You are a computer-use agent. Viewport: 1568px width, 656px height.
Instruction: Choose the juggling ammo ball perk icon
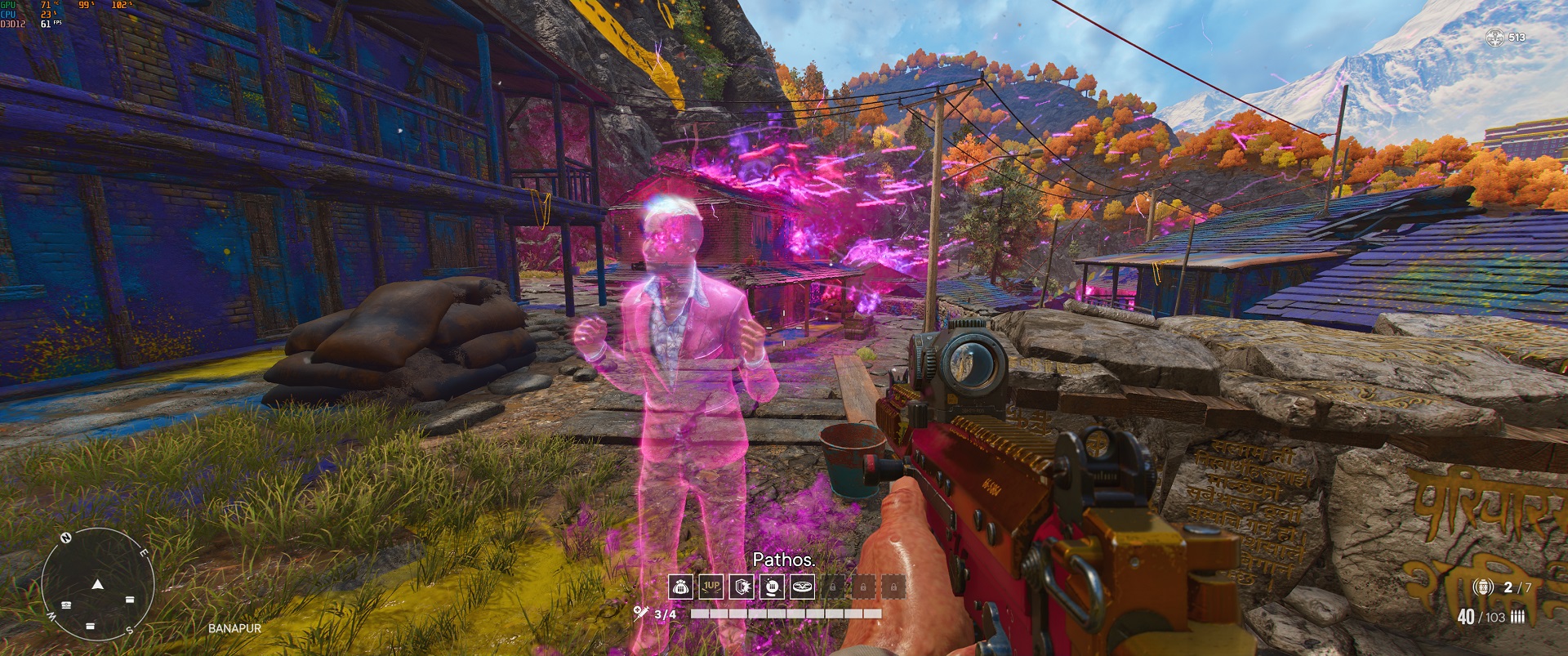point(772,587)
